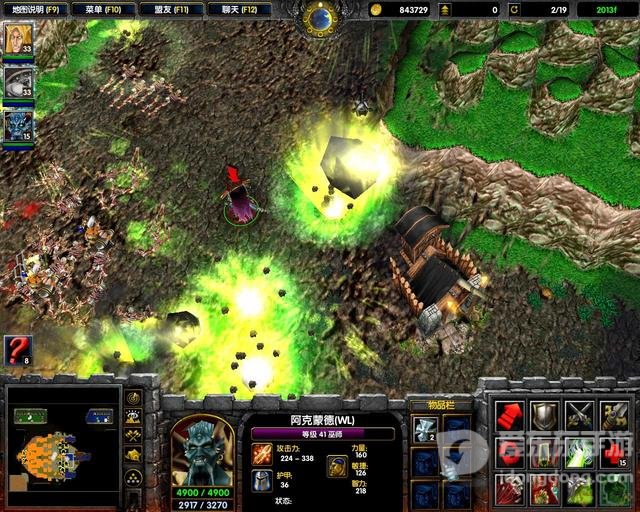Screen dimensions: 640x512
Task: Click the selected hero's large portrait
Action: point(202,449)
